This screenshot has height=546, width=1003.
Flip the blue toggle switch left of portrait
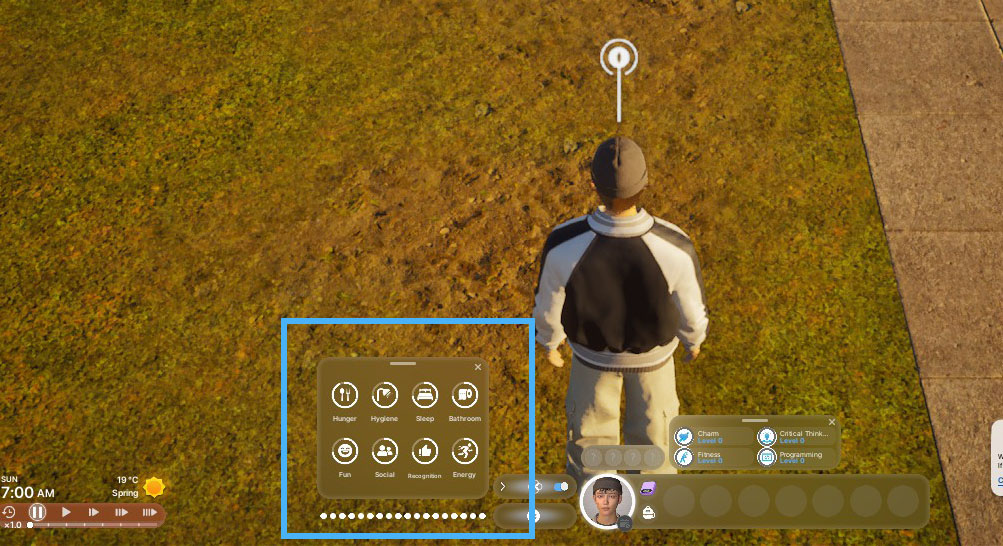[x=560, y=487]
